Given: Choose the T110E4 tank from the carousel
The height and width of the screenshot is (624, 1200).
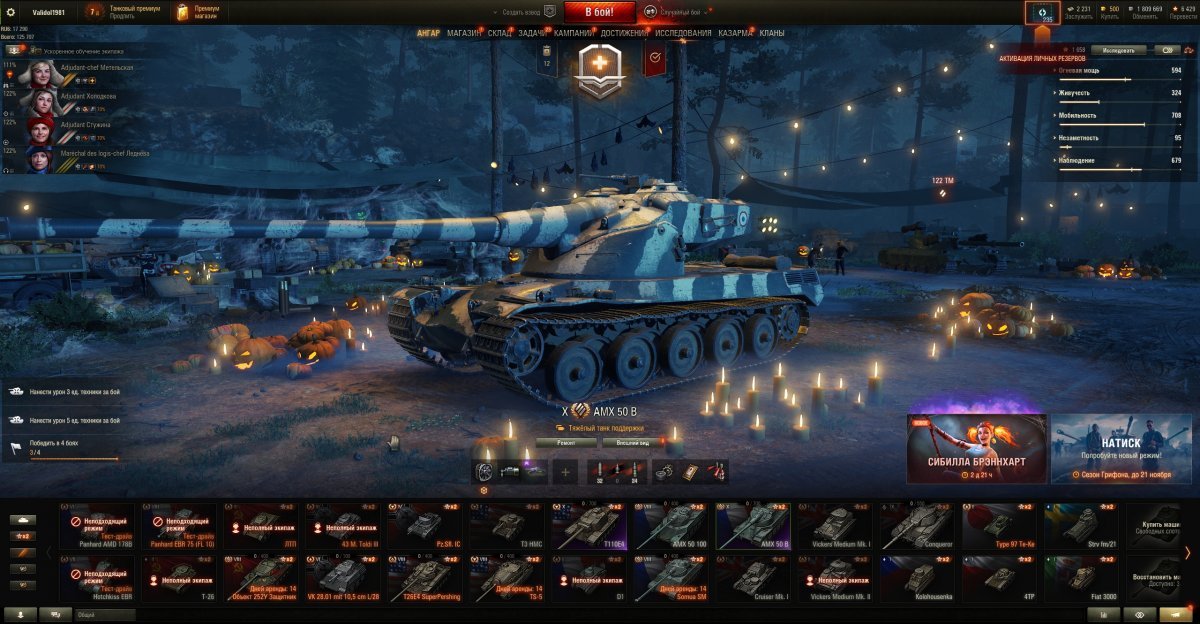Looking at the screenshot, I should click(589, 526).
